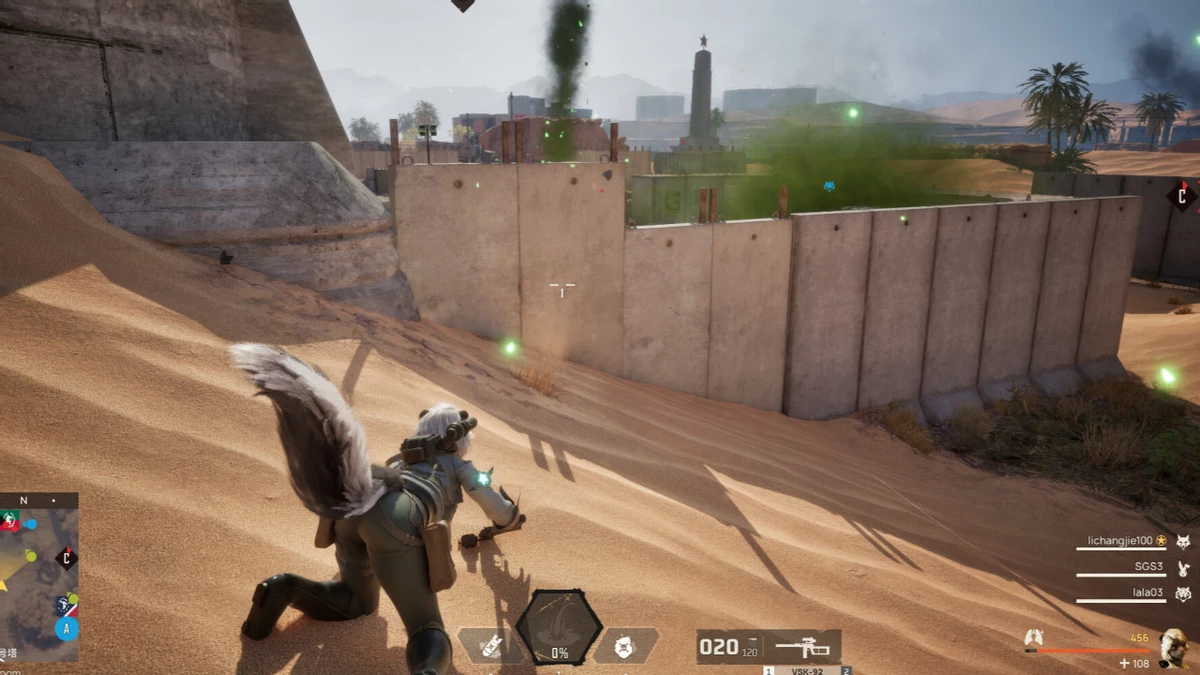1200x675 pixels.
Task: Use the skunk face ability icon
Action: coord(626,645)
